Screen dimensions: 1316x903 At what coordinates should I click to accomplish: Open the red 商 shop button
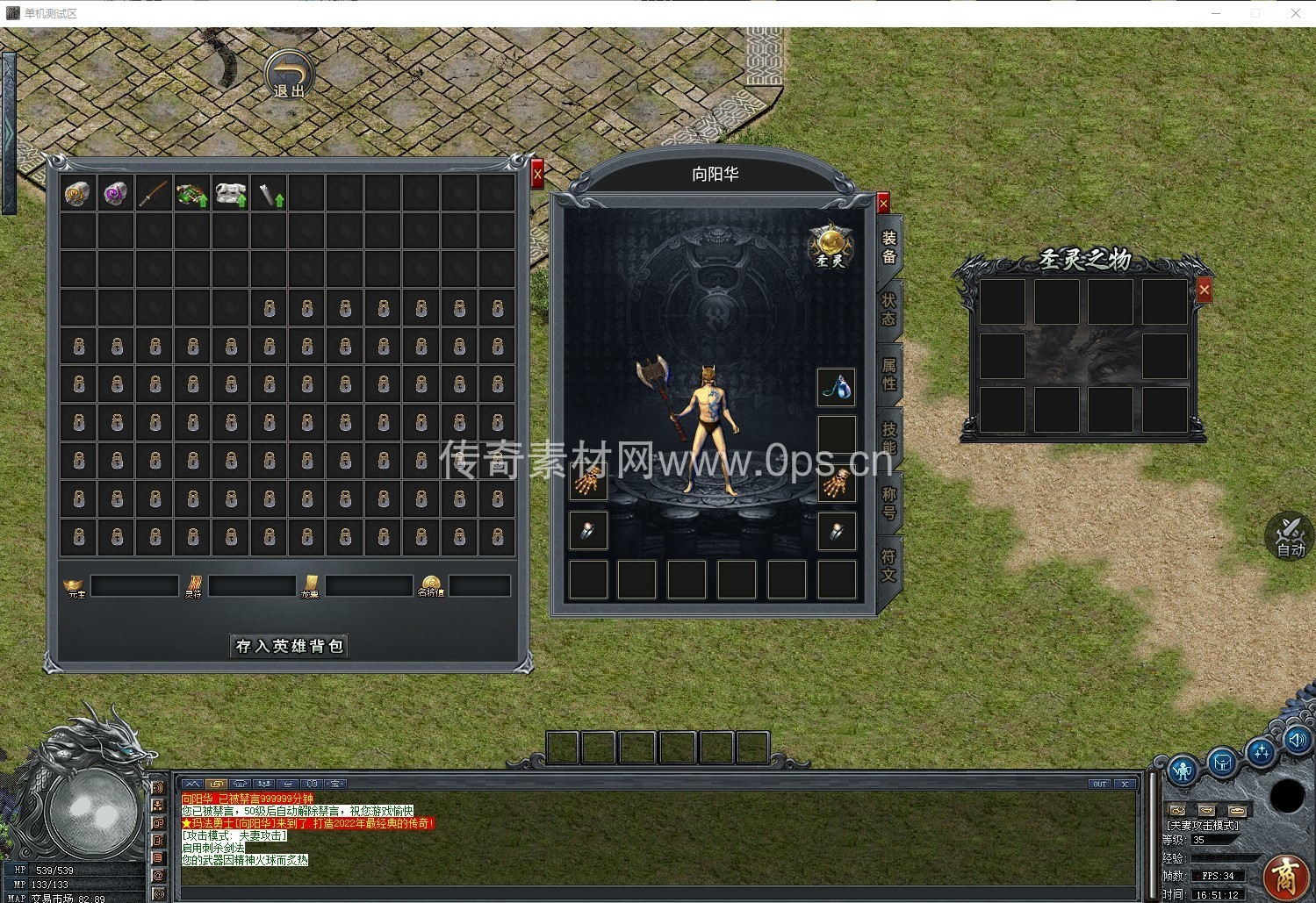1286,877
